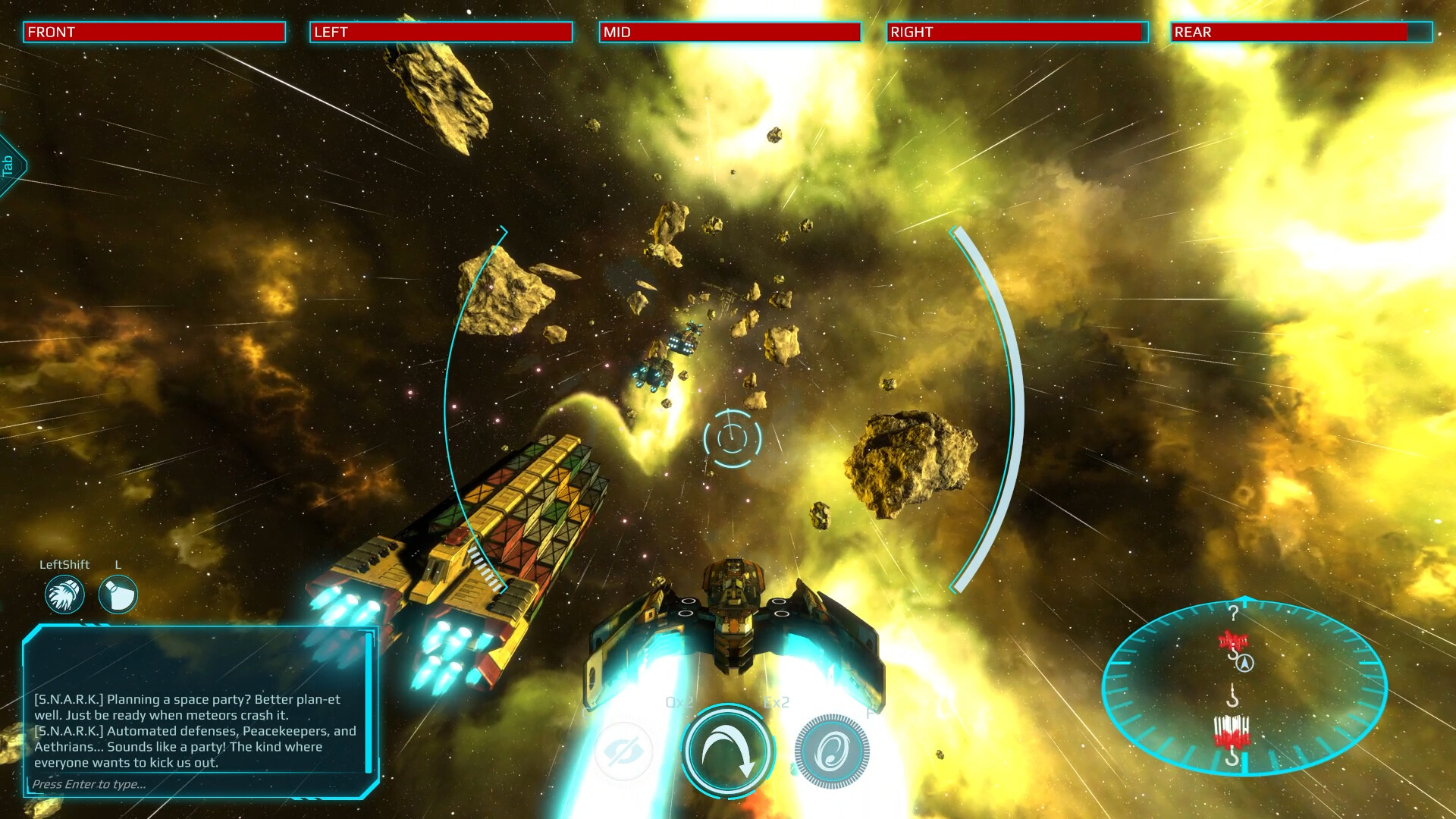
Task: Select the upper red enemy blip on the radar
Action: point(1234,639)
